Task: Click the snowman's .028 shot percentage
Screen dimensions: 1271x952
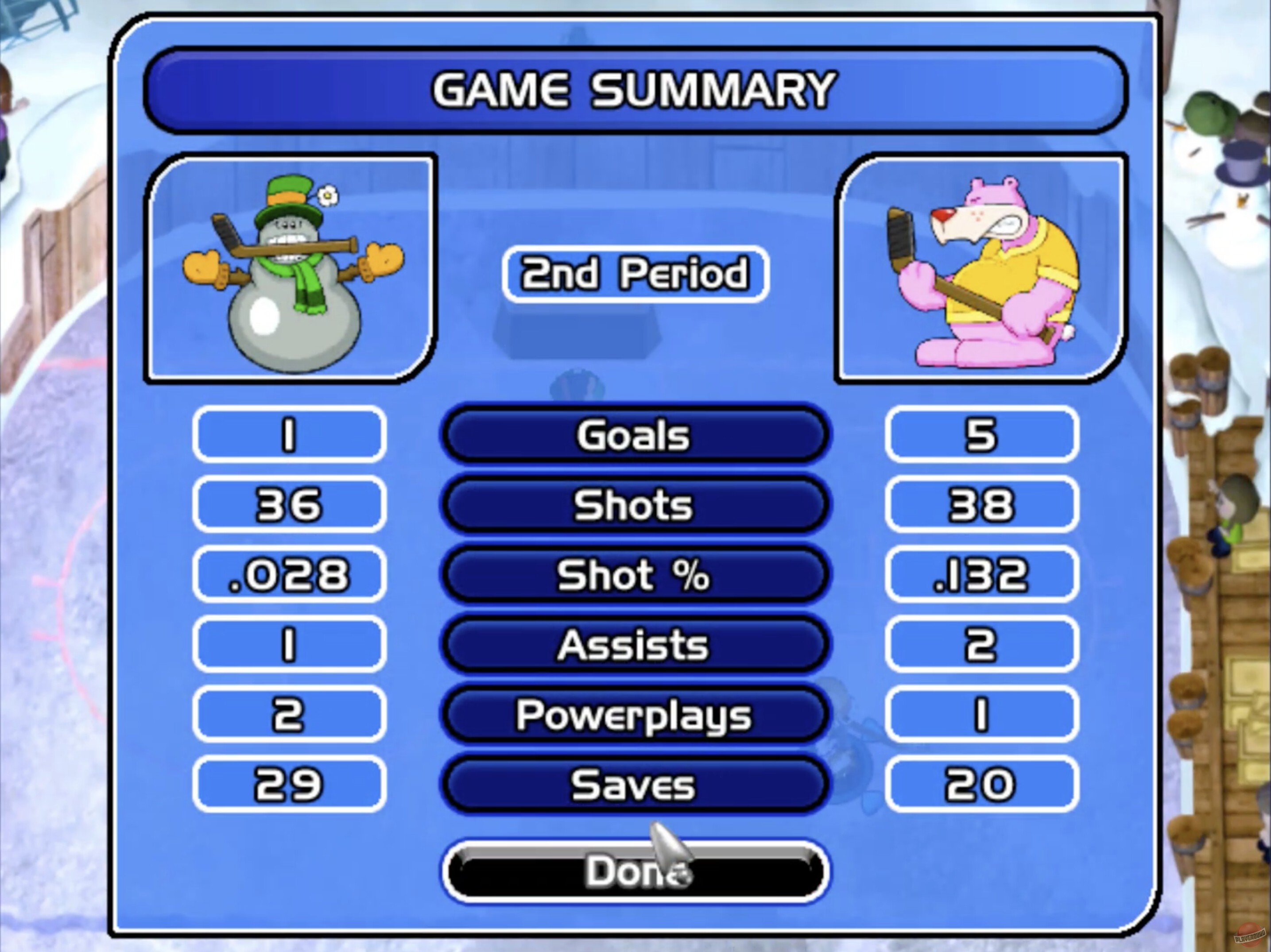Action: point(289,576)
